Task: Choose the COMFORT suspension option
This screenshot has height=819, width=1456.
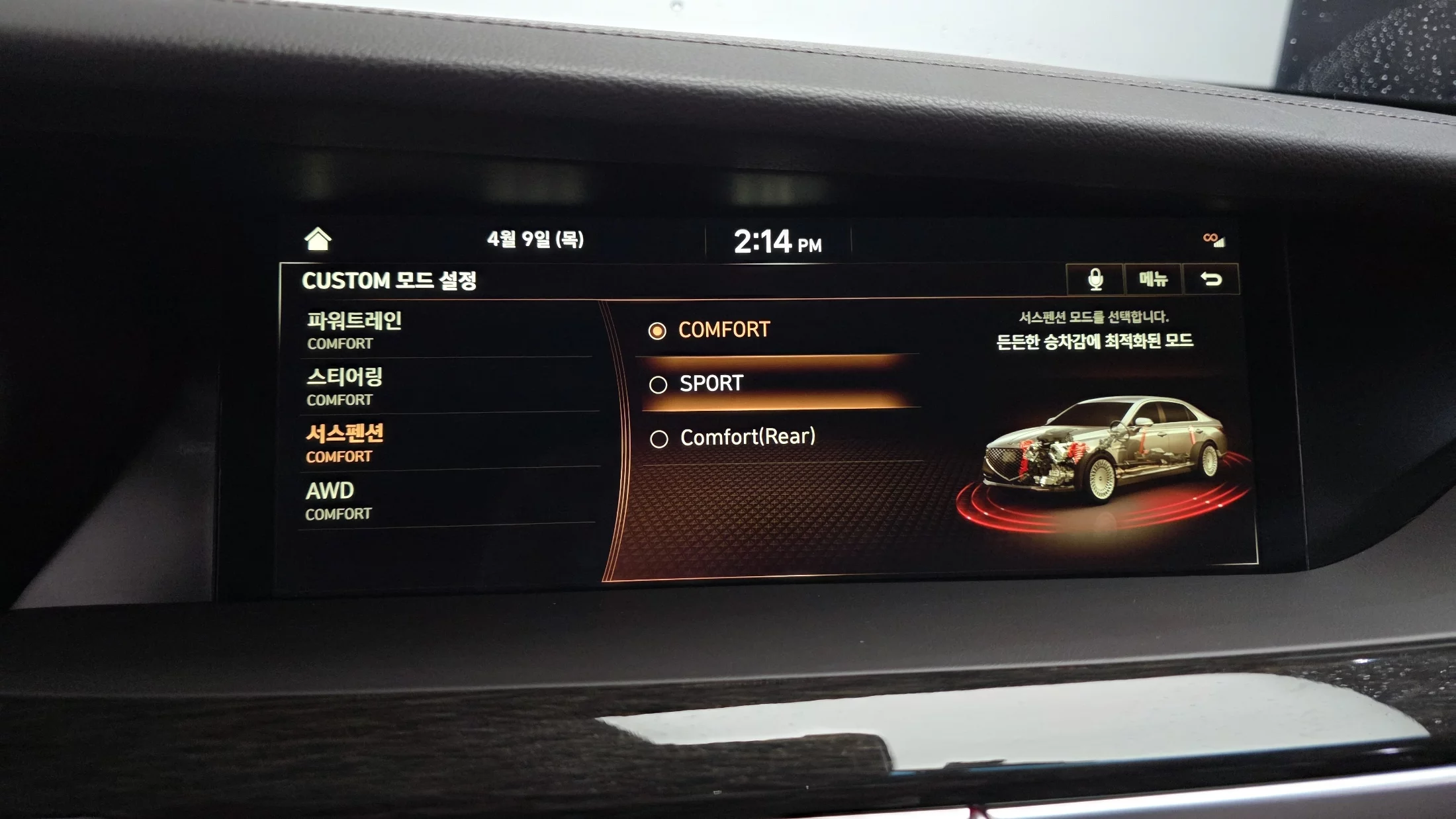Action: [x=724, y=329]
